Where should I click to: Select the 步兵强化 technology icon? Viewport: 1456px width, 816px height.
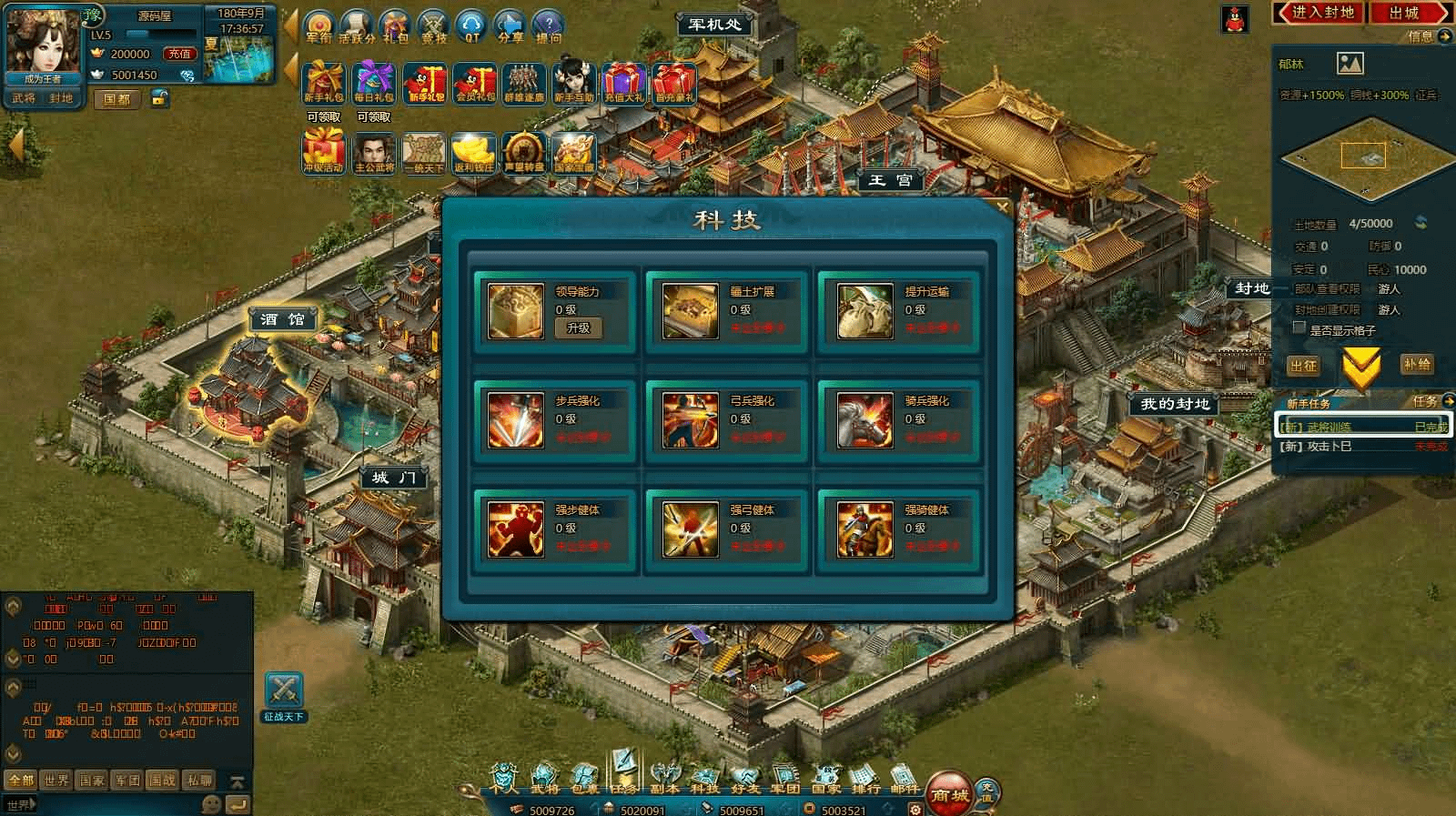515,420
